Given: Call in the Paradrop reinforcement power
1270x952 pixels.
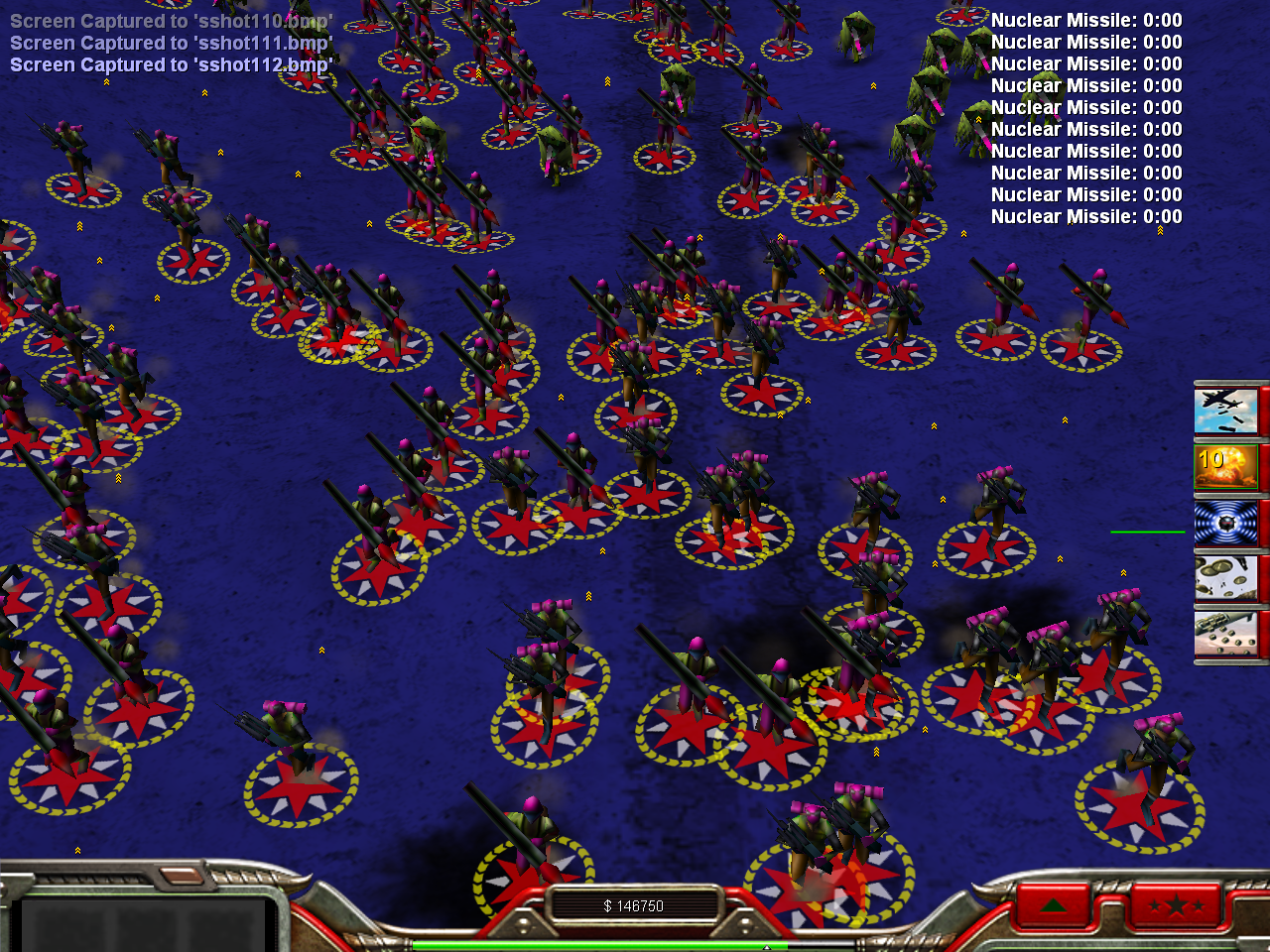Looking at the screenshot, I should click(1226, 578).
